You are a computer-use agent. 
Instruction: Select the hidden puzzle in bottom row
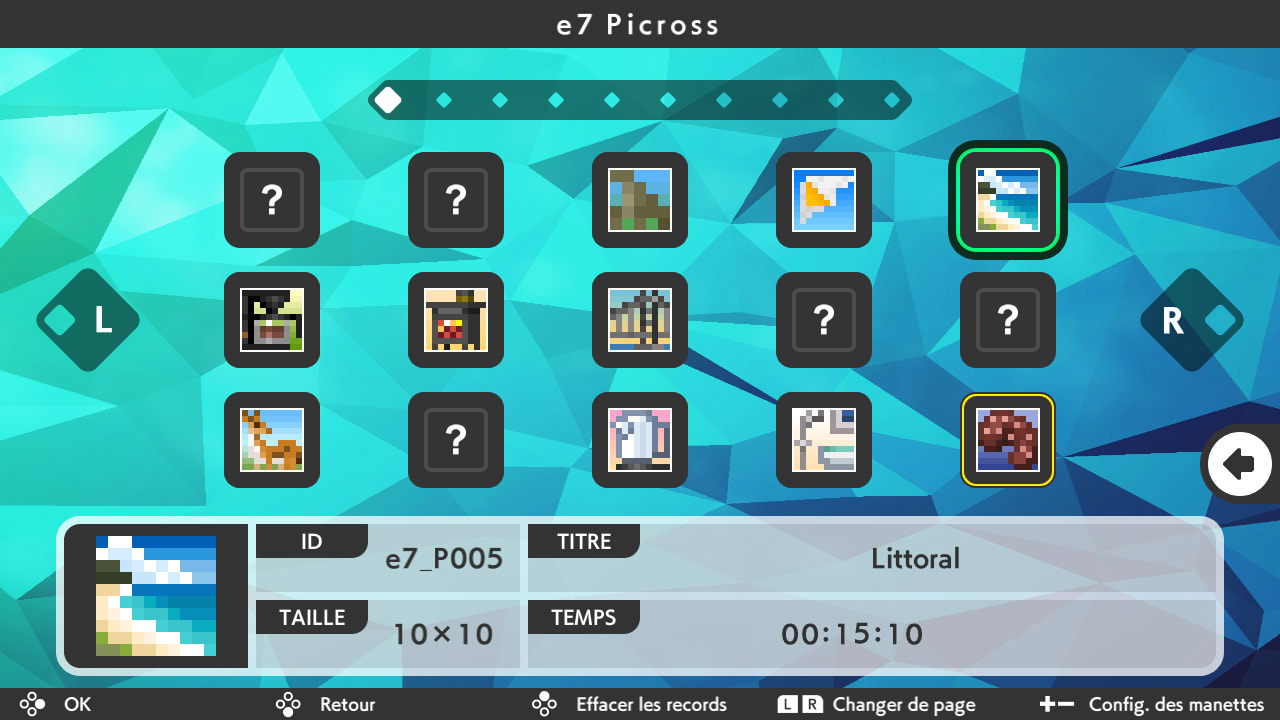[x=456, y=440]
